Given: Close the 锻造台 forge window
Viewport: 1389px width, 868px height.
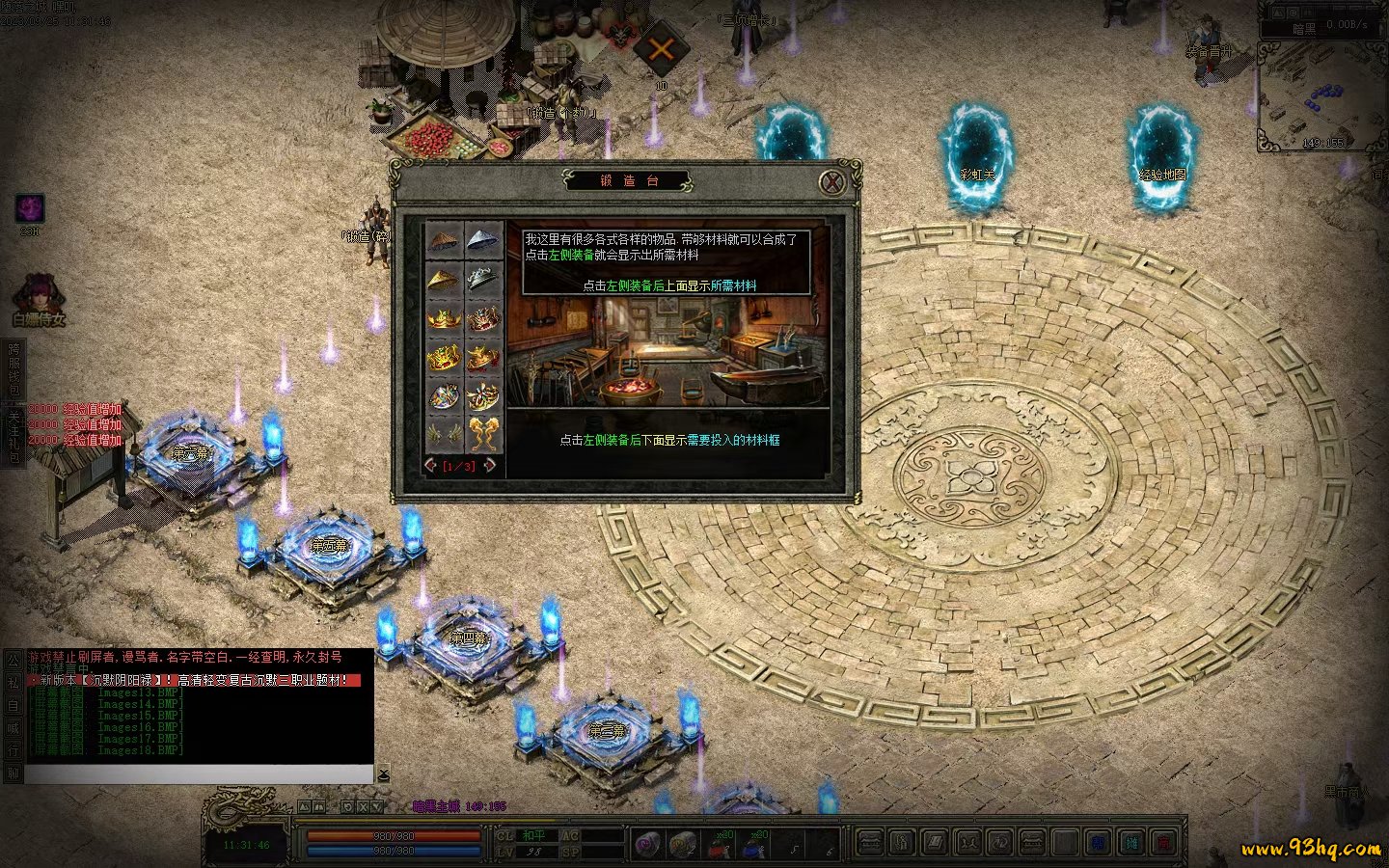Looking at the screenshot, I should [831, 181].
